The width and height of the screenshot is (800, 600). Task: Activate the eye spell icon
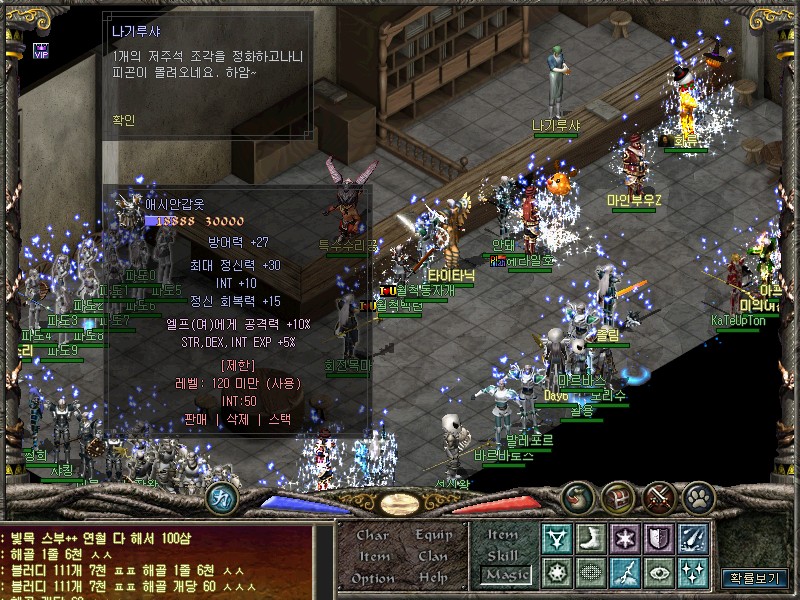pyautogui.click(x=659, y=573)
